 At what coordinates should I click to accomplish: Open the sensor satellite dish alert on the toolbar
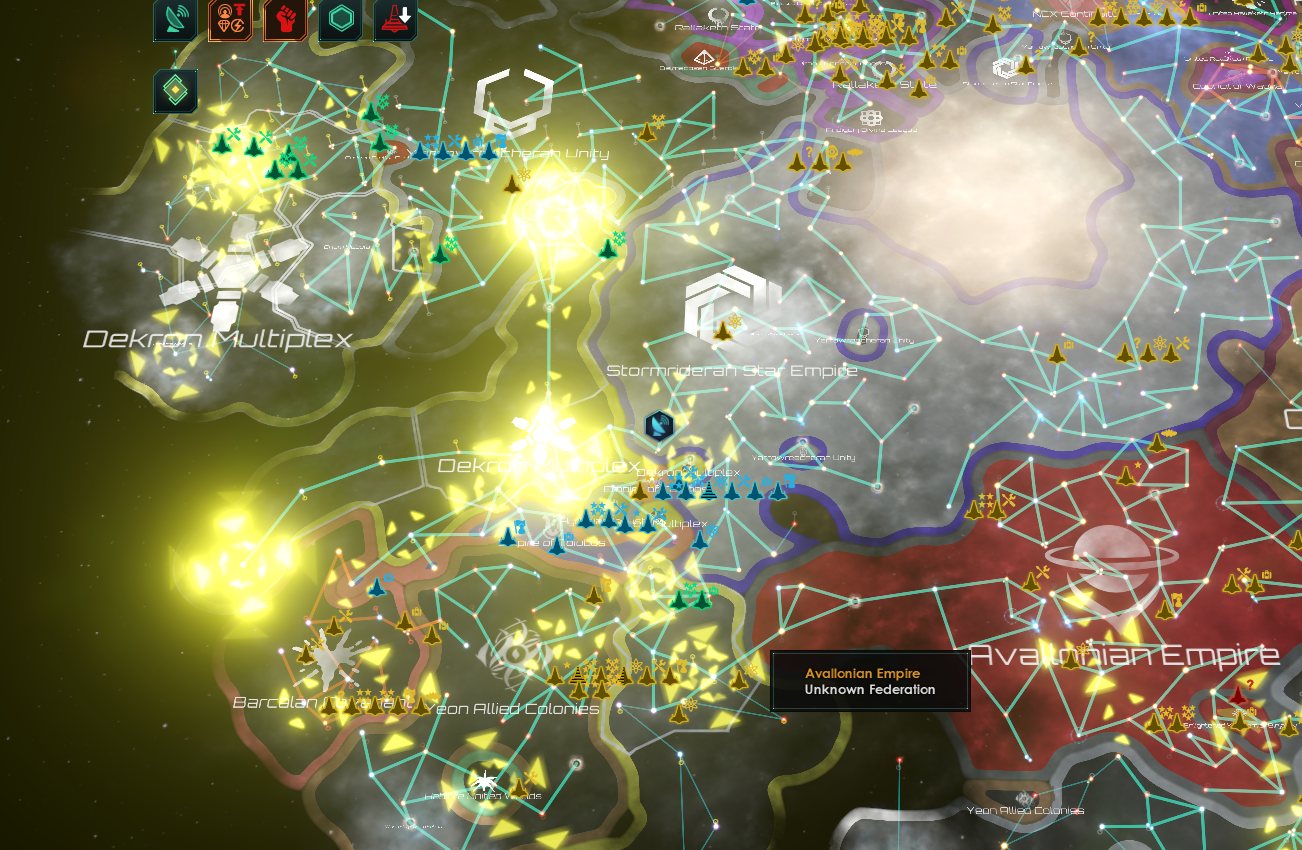click(x=173, y=20)
